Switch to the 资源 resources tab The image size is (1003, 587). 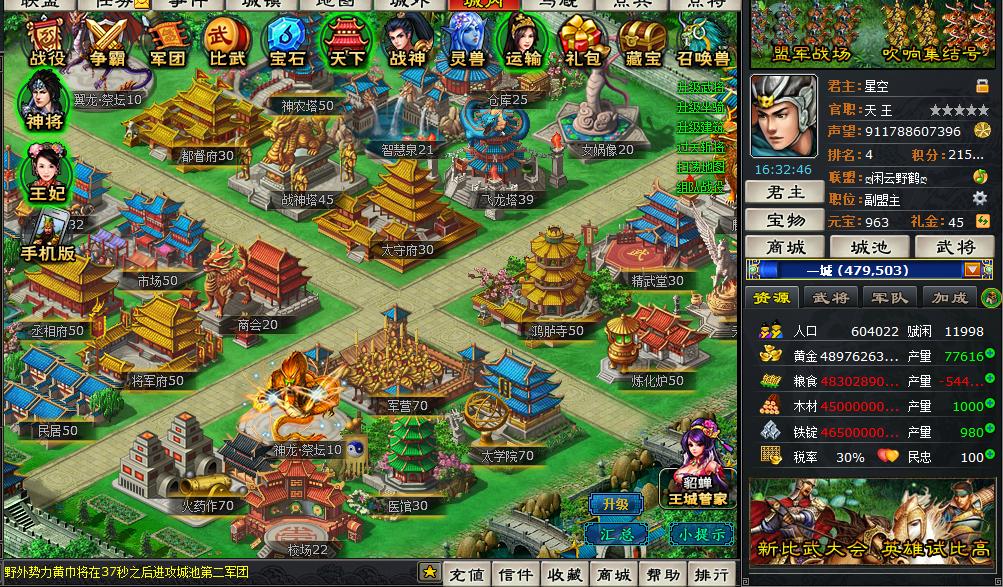coord(771,297)
